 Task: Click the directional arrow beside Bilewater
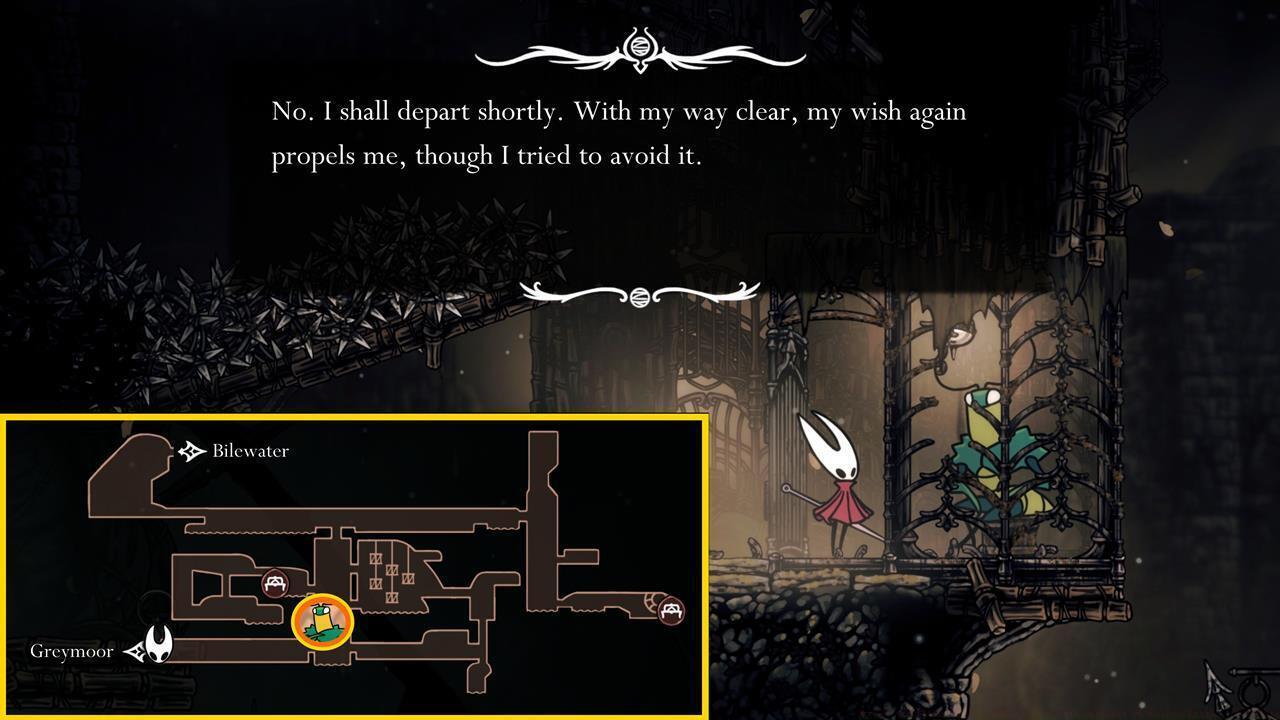[189, 450]
